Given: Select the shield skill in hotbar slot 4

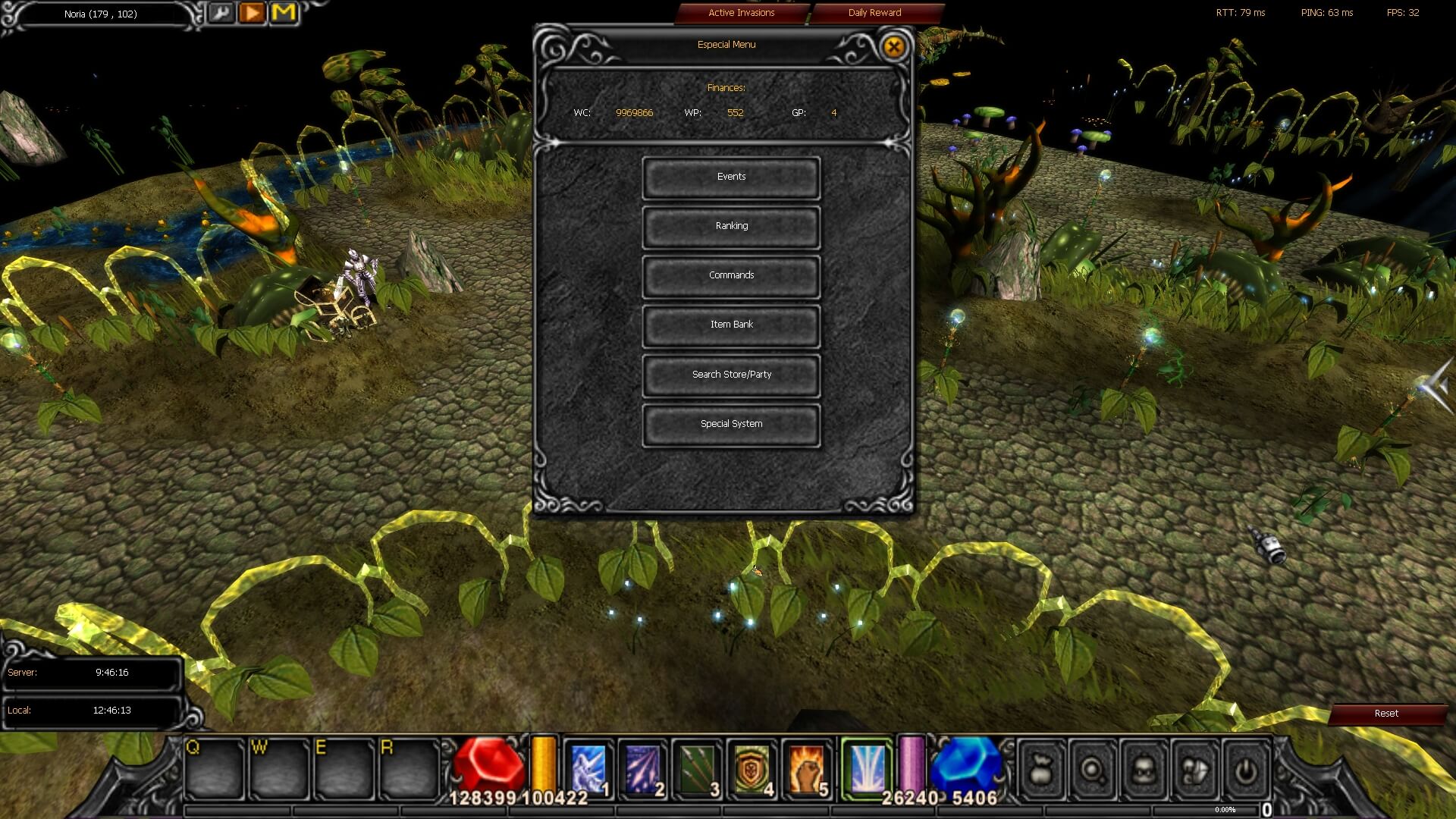Looking at the screenshot, I should 751,767.
